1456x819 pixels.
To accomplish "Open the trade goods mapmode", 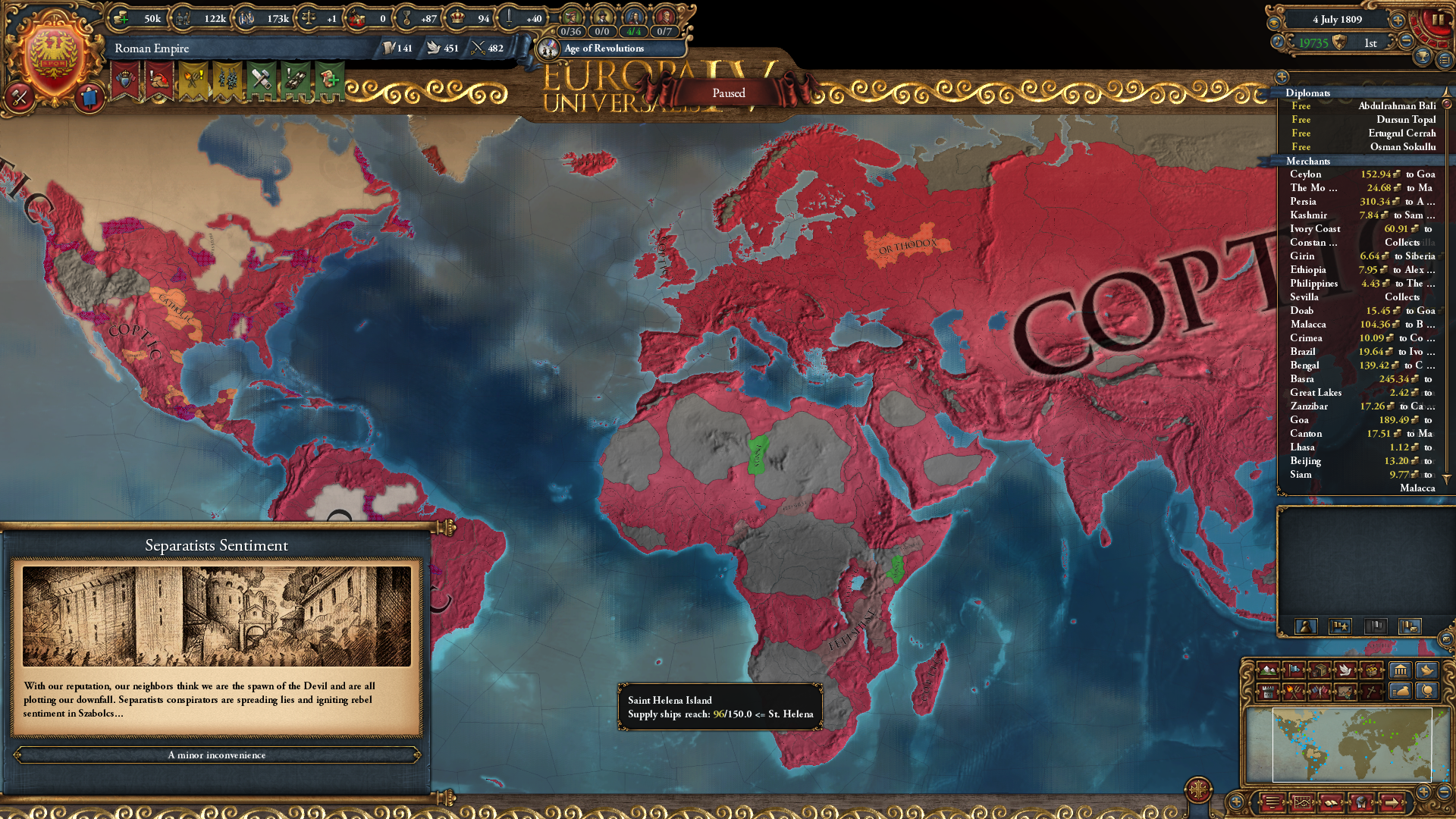I will 1319,670.
